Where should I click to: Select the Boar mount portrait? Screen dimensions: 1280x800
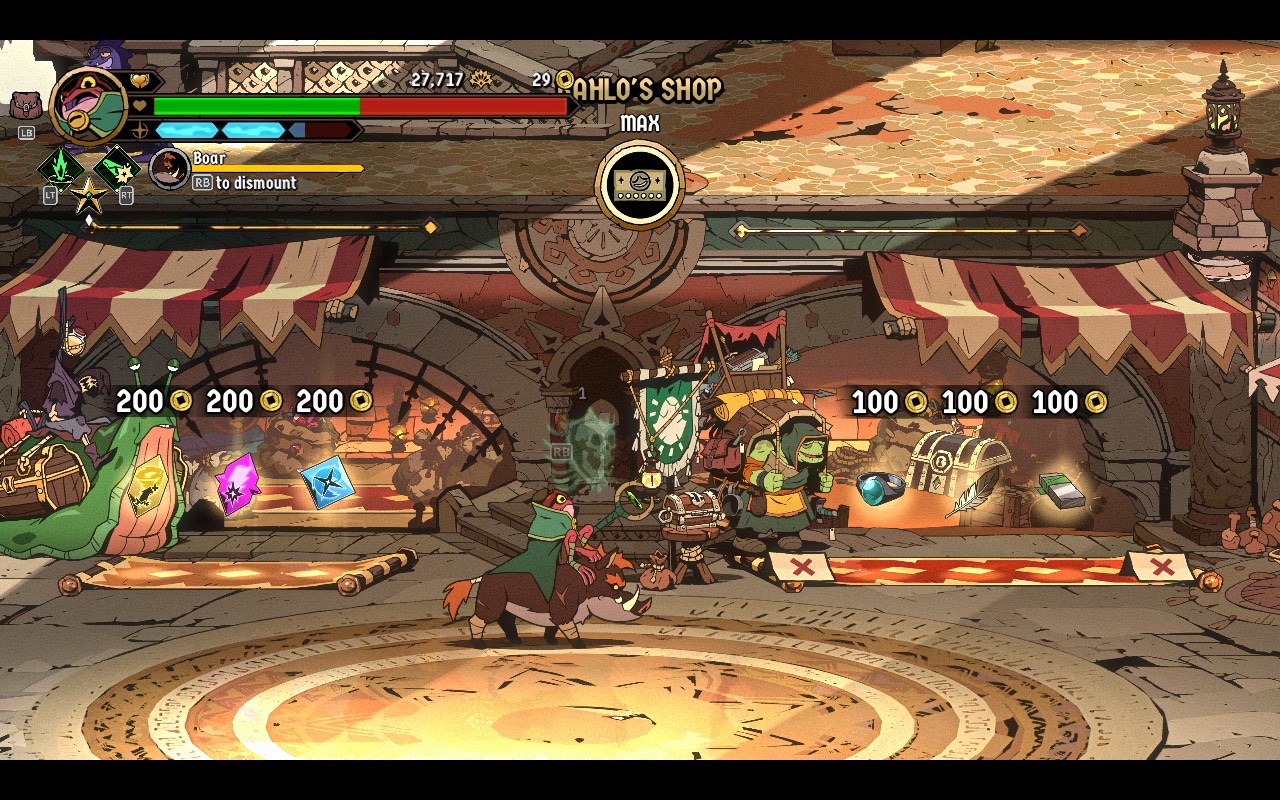(169, 169)
